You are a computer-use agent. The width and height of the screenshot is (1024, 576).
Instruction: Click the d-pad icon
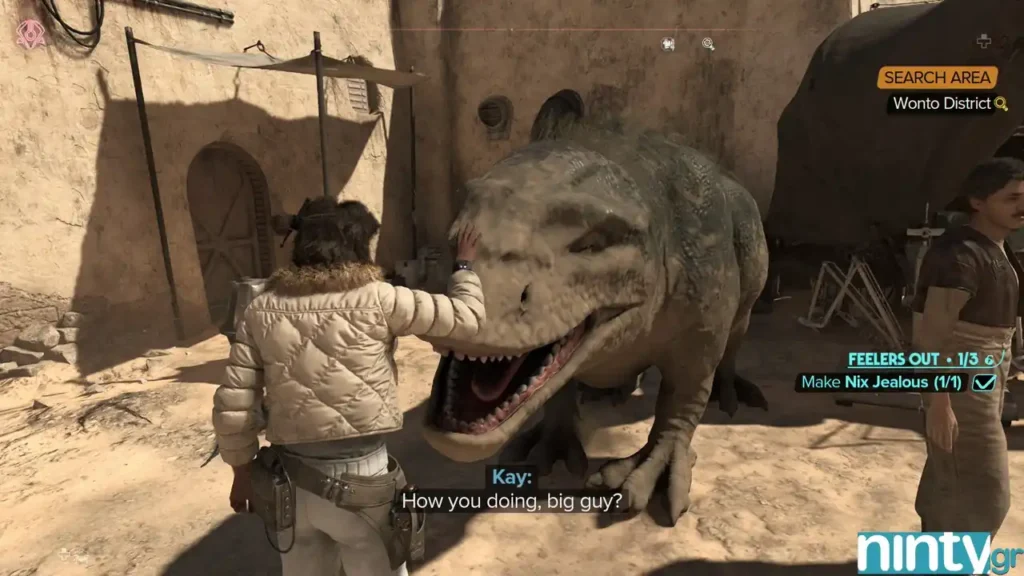983,42
